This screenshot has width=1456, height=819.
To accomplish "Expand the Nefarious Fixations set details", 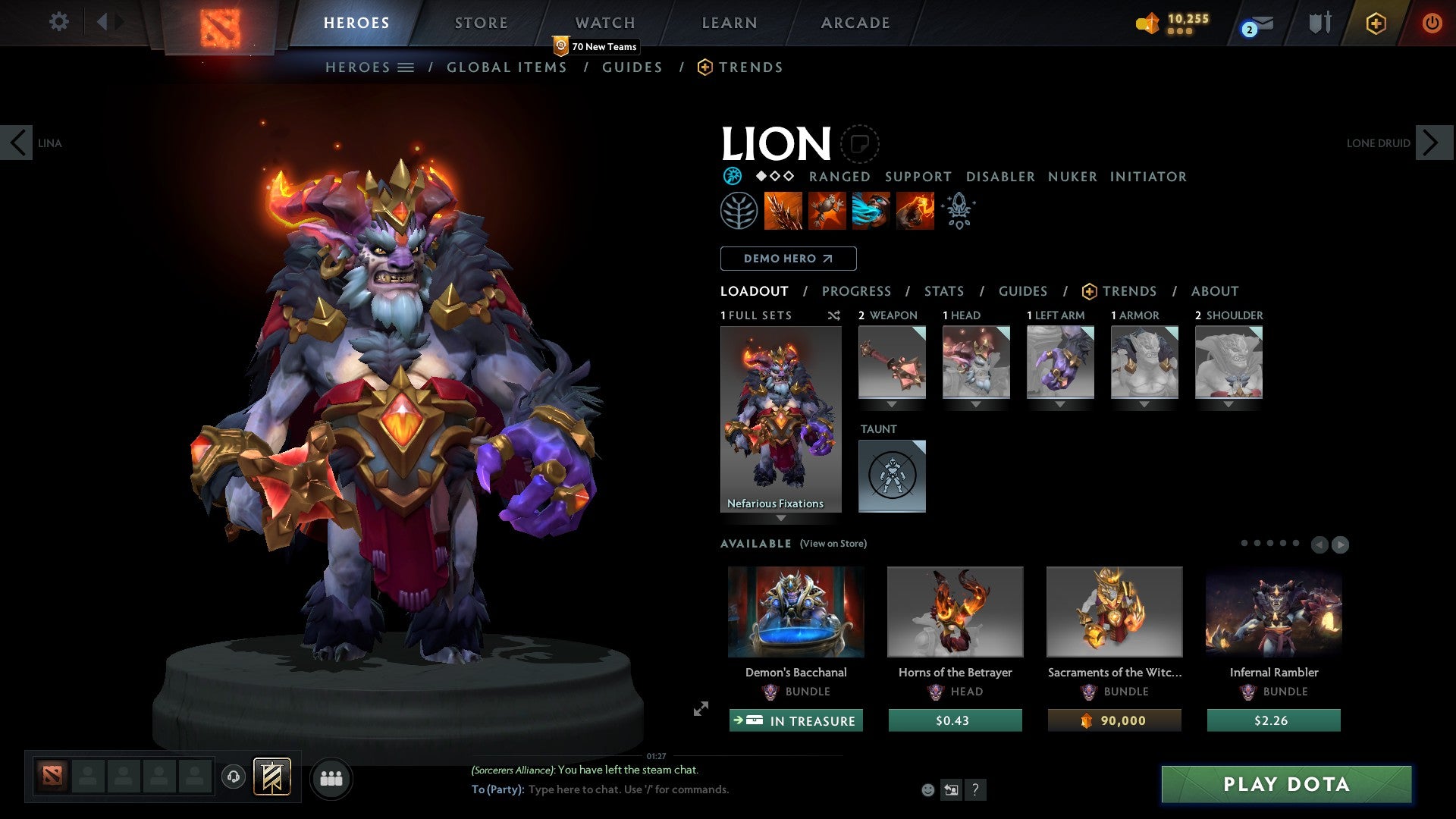I will 781,519.
